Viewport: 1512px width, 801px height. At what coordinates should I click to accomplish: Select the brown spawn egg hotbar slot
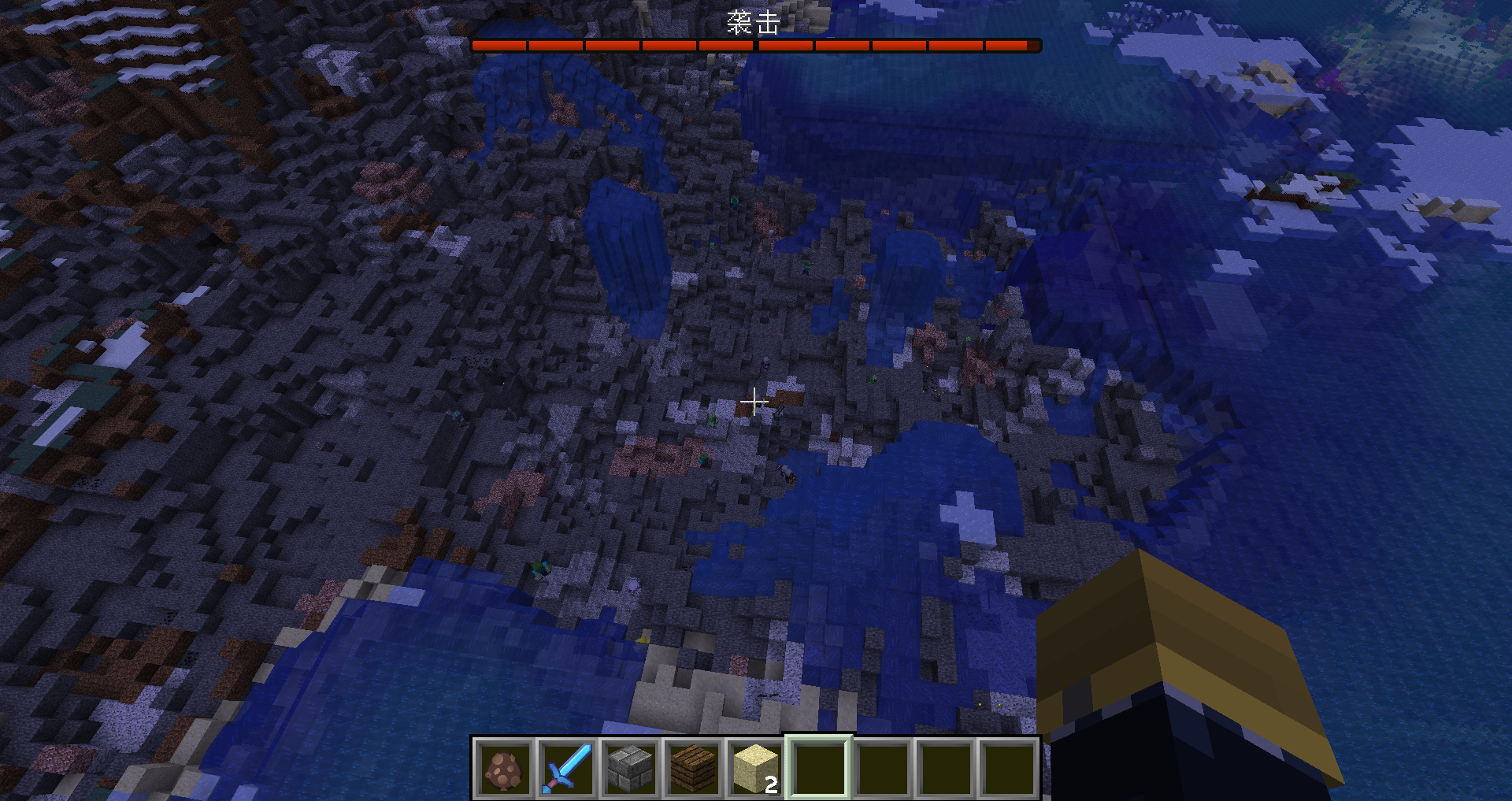(x=504, y=769)
